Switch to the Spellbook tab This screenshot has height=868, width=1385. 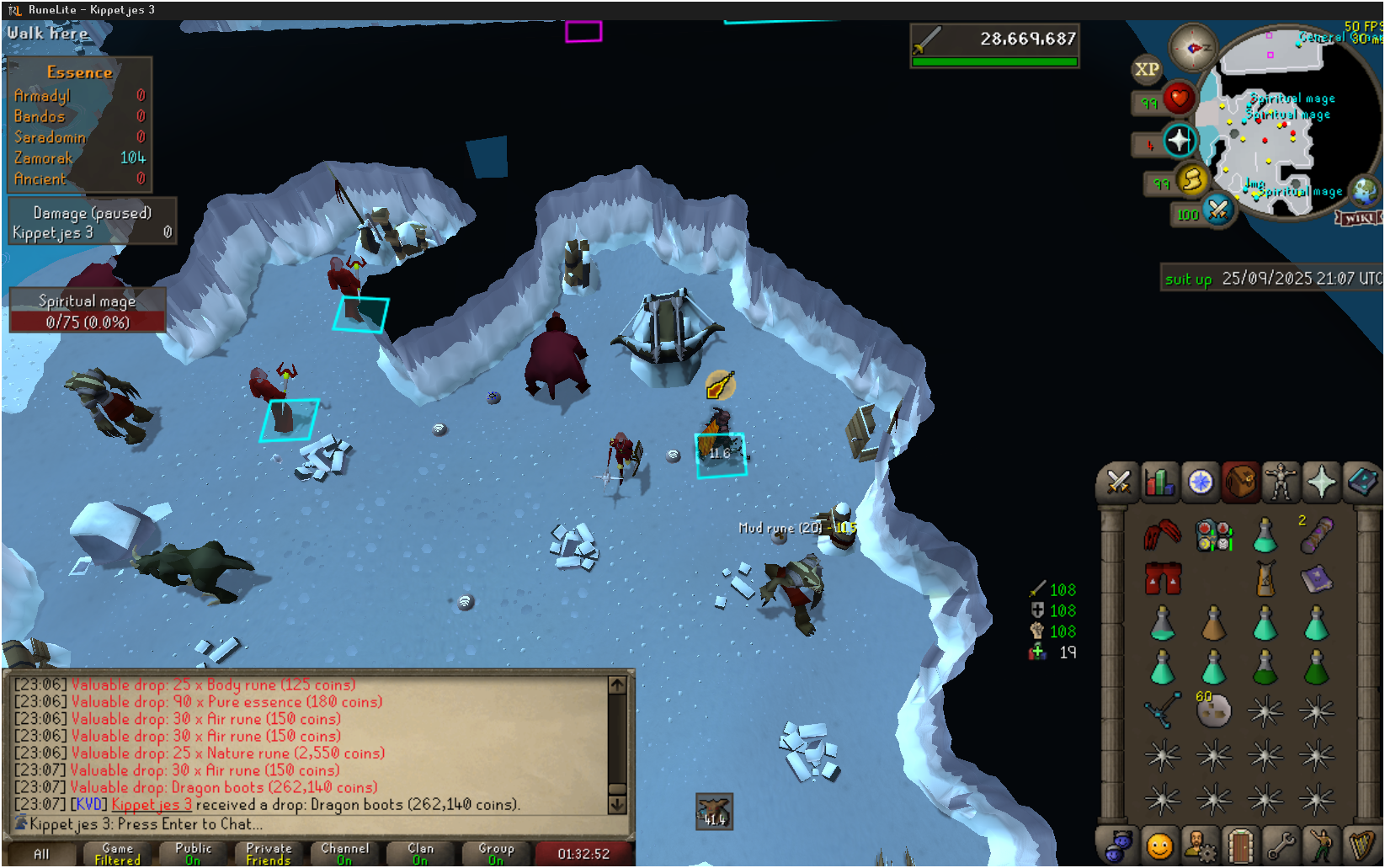1361,482
